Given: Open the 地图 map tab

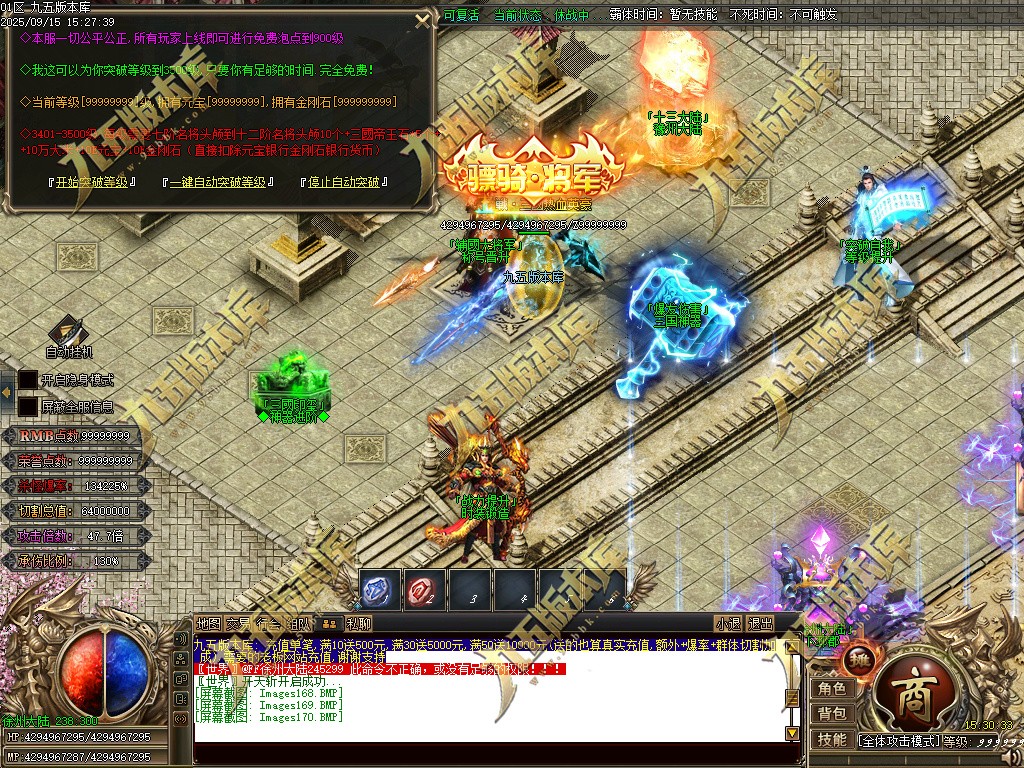Looking at the screenshot, I should coord(208,623).
